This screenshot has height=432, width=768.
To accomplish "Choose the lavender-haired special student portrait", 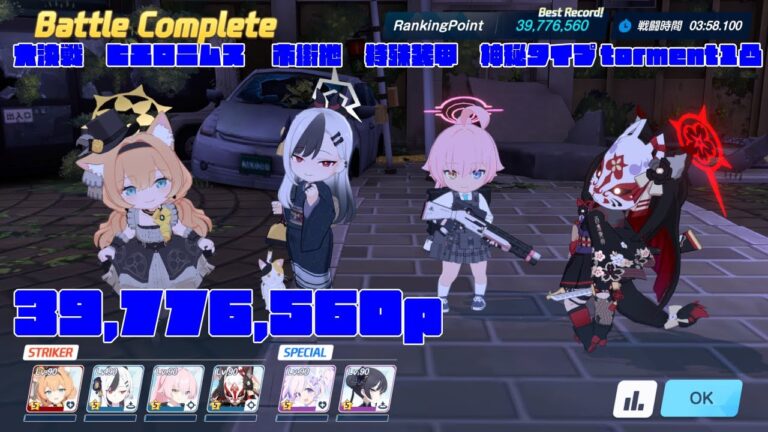I will tap(308, 389).
